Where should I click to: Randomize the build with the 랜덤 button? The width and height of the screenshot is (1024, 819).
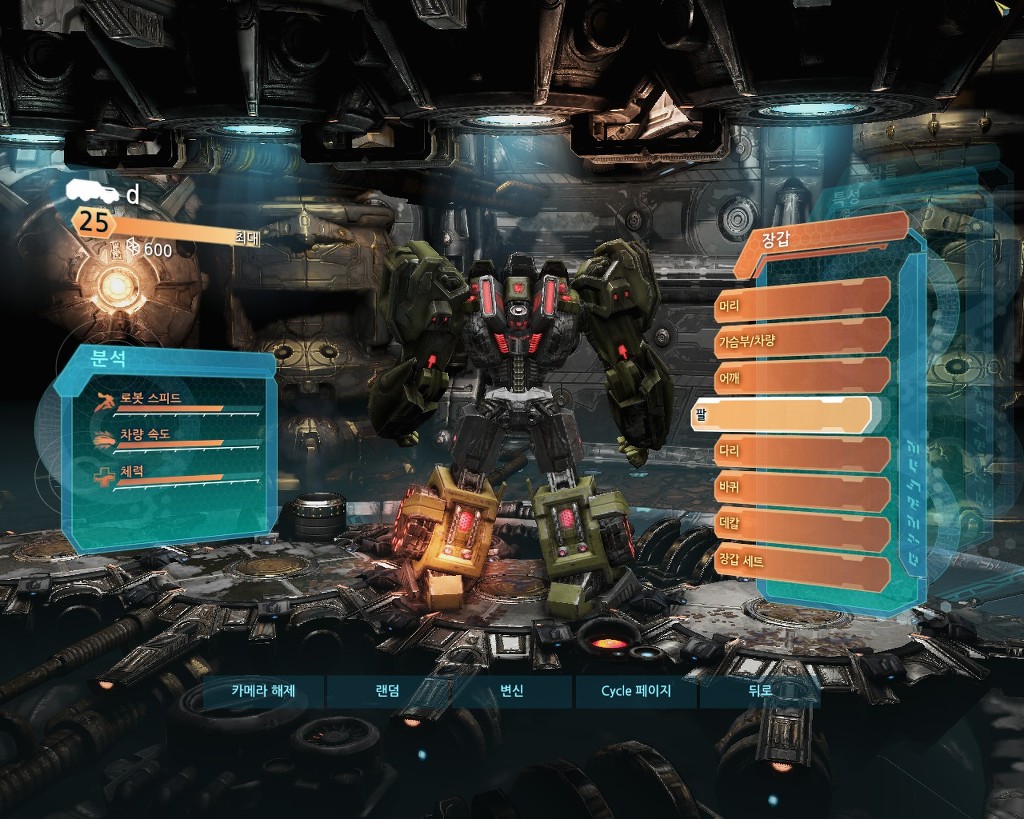point(387,691)
